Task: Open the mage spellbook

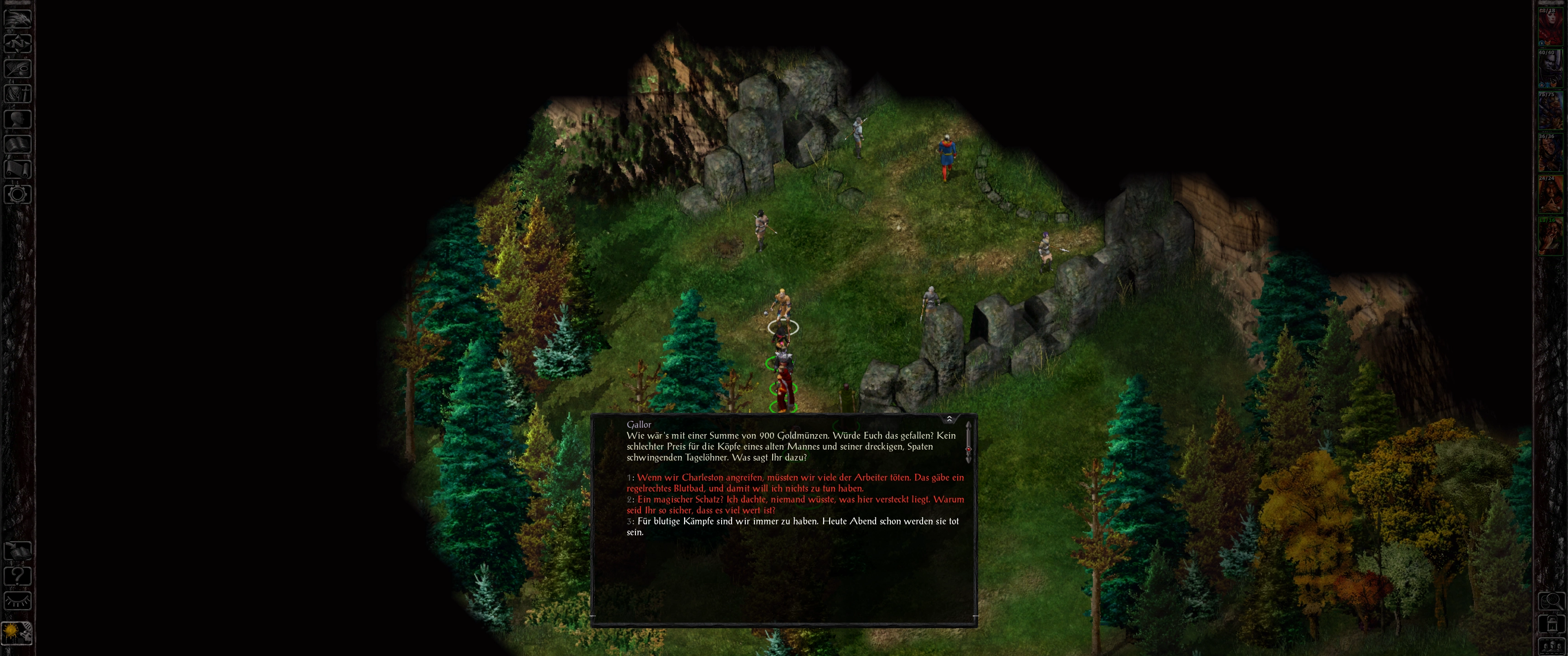Action: (18, 144)
